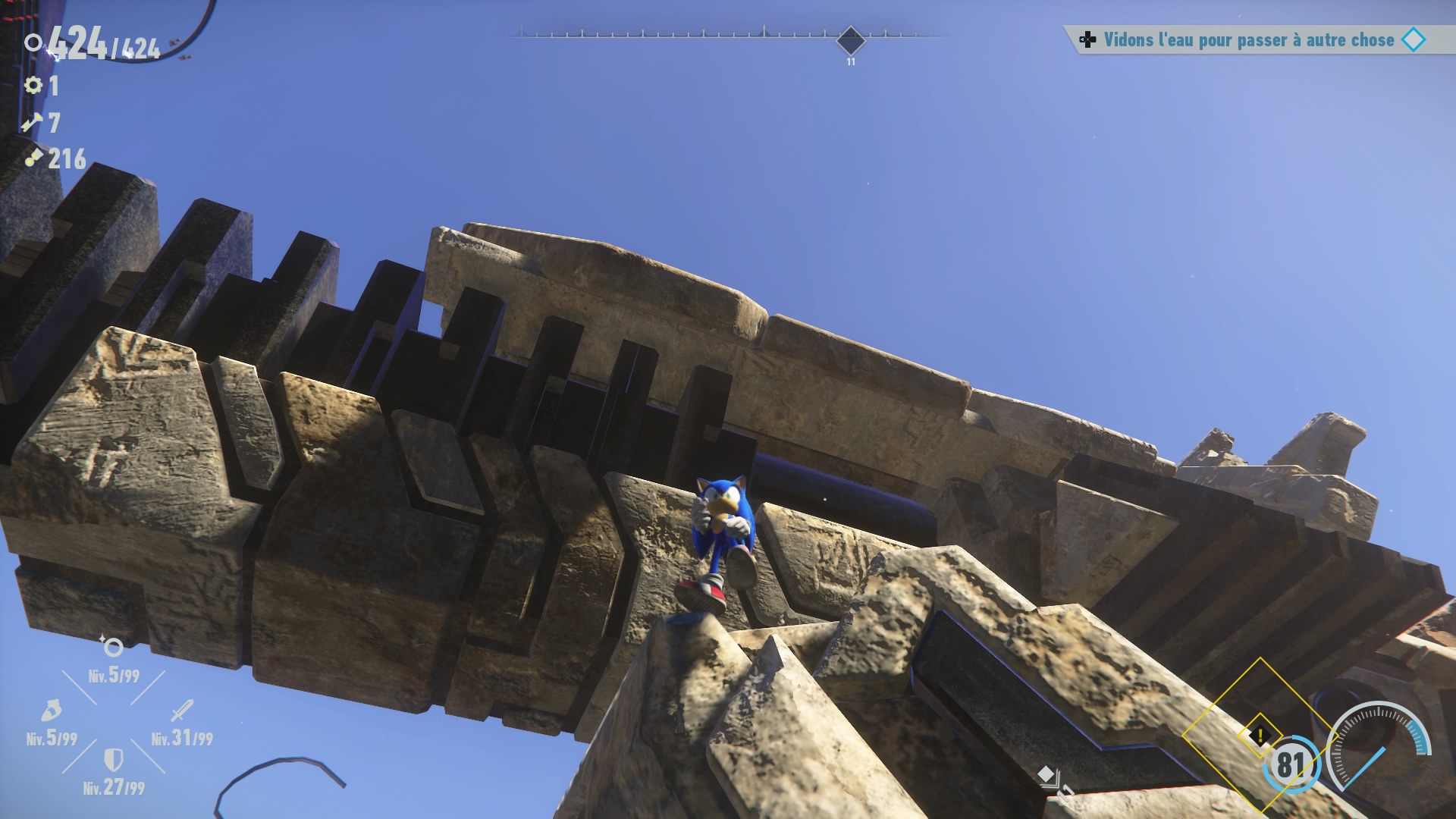Image resolution: width=1456 pixels, height=819 pixels.
Task: Select the diamond marker on the compass bar
Action: [850, 39]
